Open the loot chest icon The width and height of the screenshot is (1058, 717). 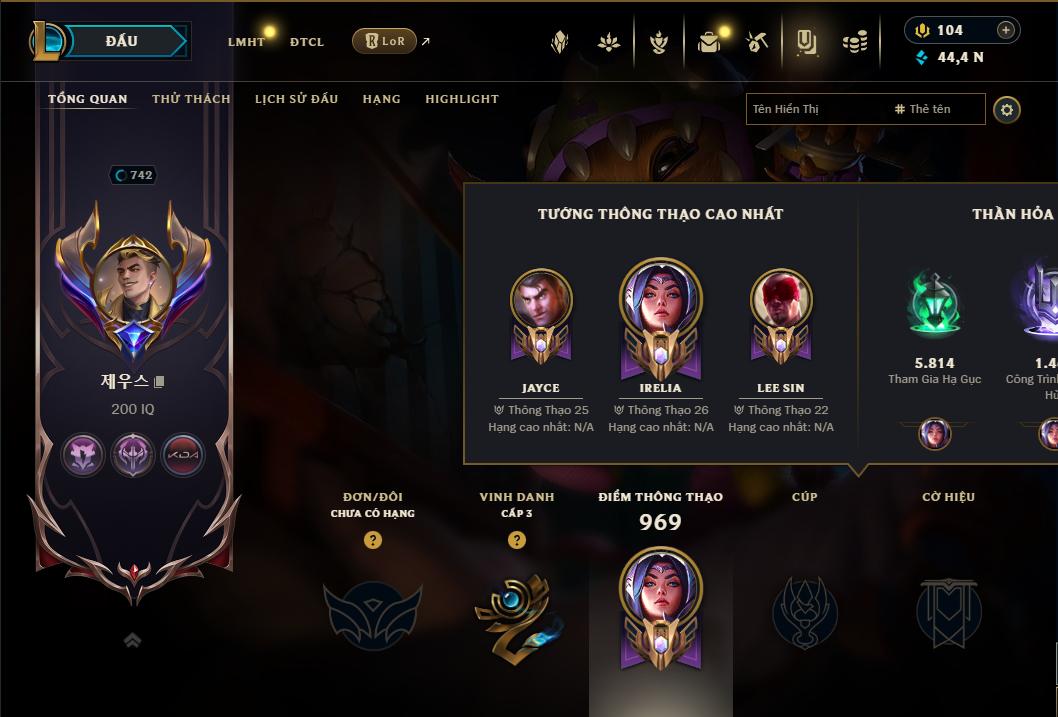(x=709, y=42)
